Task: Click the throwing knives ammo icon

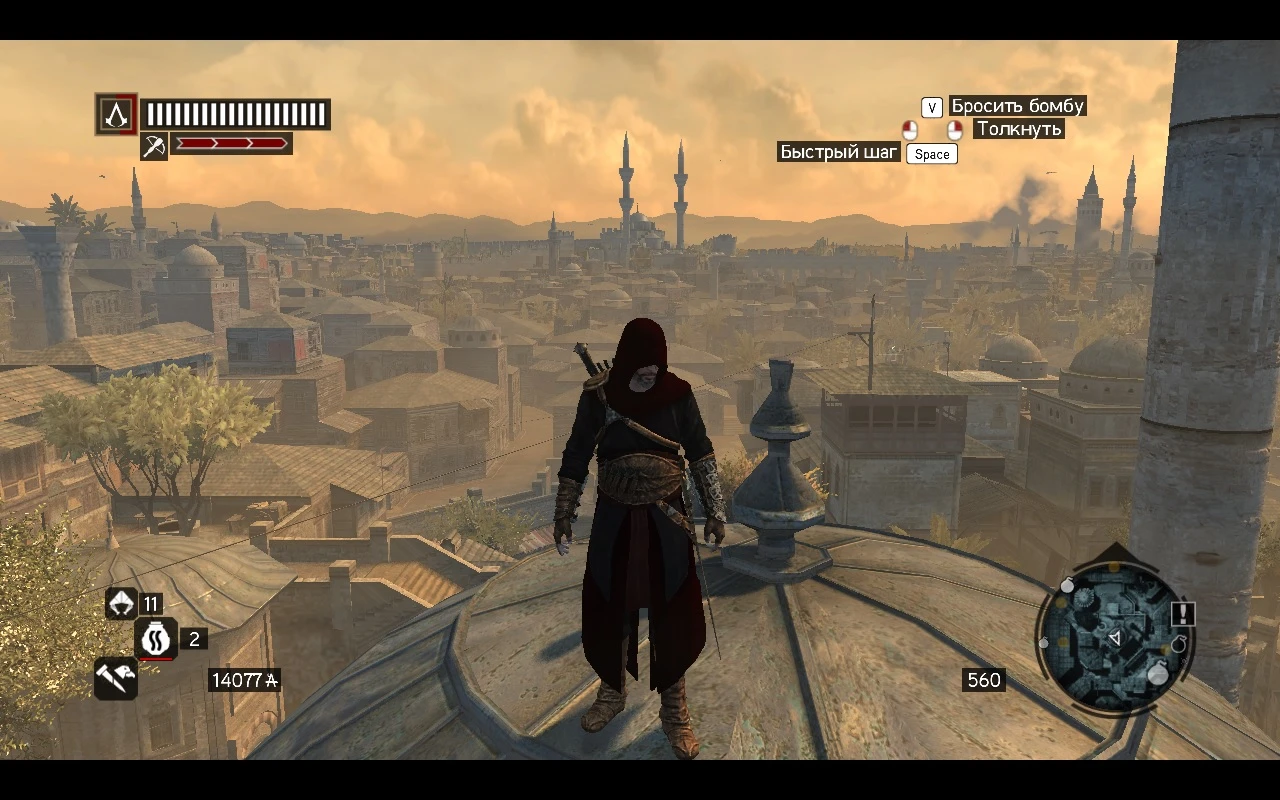Action: pos(120,602)
